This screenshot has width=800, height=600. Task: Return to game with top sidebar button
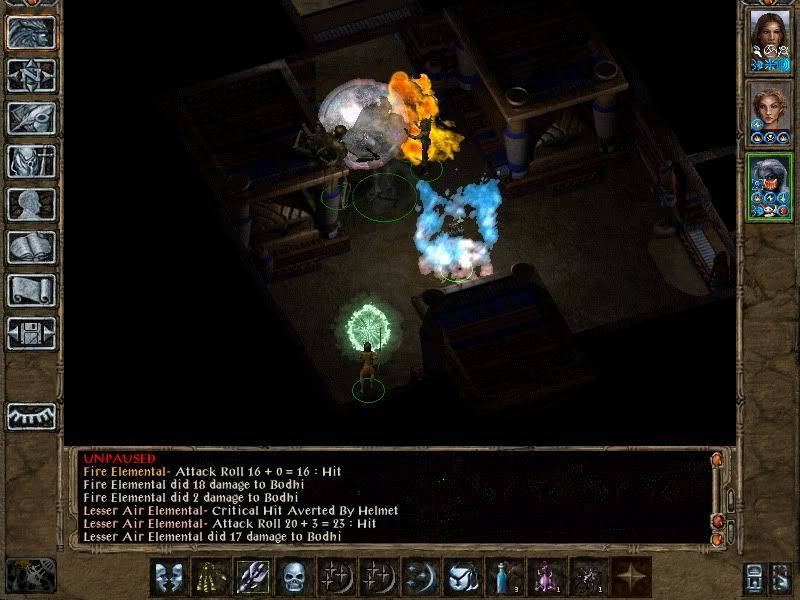pyautogui.click(x=30, y=32)
